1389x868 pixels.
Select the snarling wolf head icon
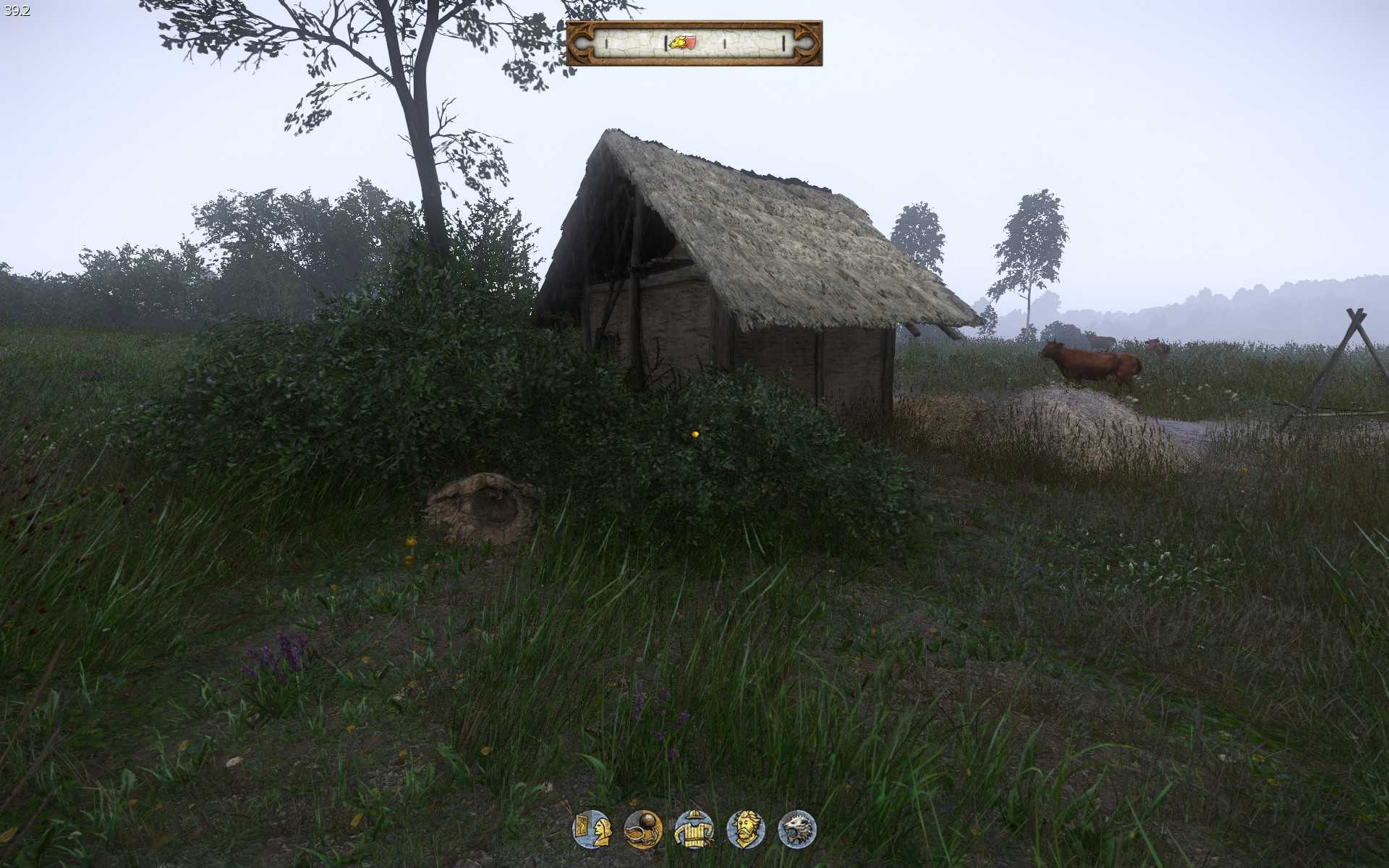(x=797, y=829)
